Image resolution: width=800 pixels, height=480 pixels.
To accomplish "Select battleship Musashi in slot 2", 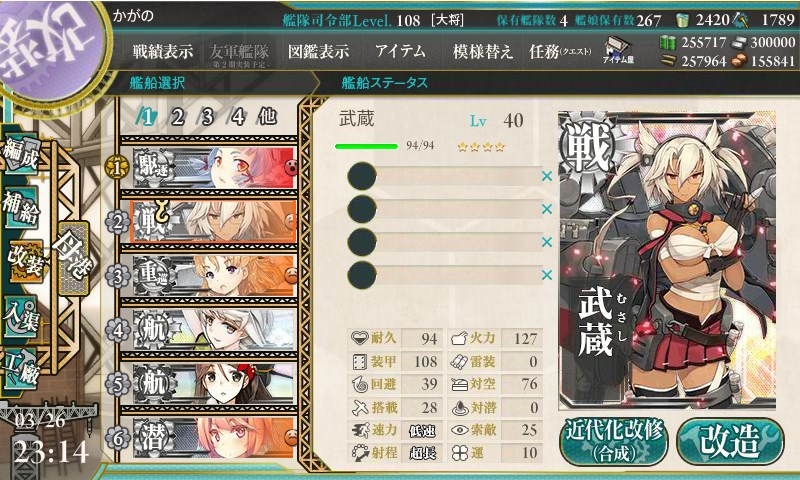I will coord(210,218).
